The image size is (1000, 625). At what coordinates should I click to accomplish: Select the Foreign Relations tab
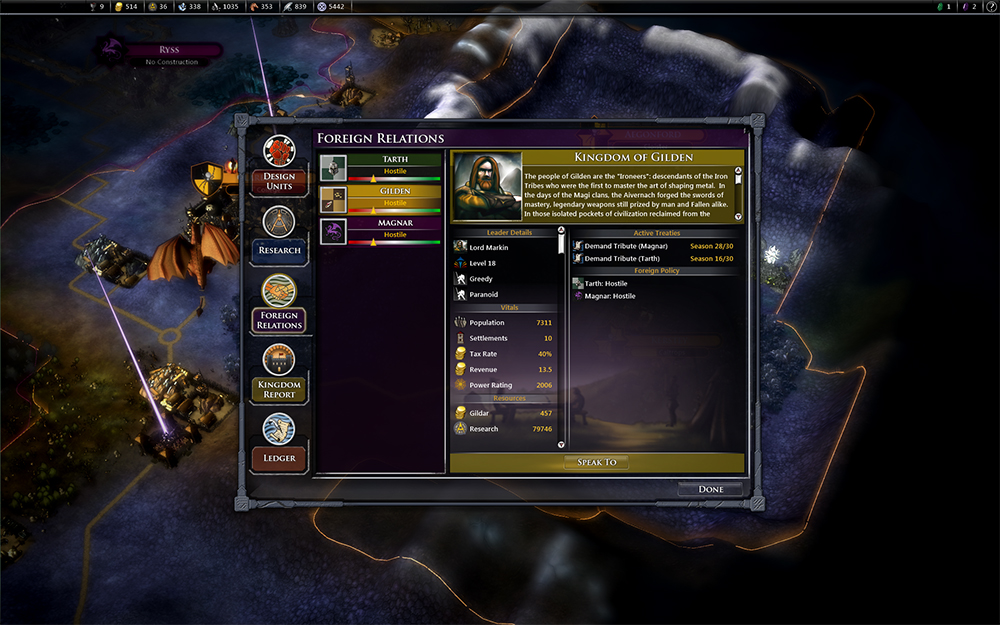tap(279, 303)
